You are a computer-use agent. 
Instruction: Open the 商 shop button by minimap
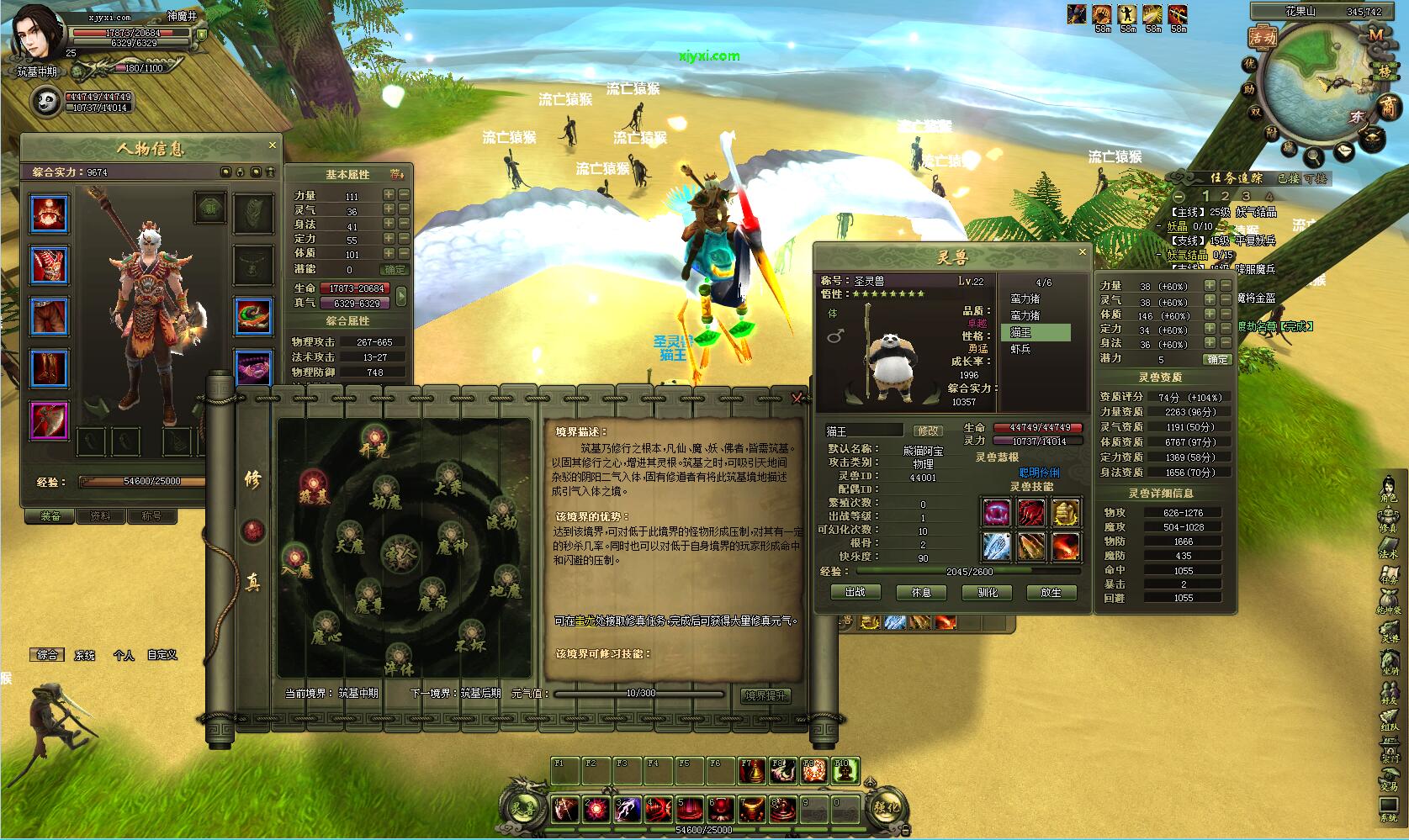[x=1386, y=107]
